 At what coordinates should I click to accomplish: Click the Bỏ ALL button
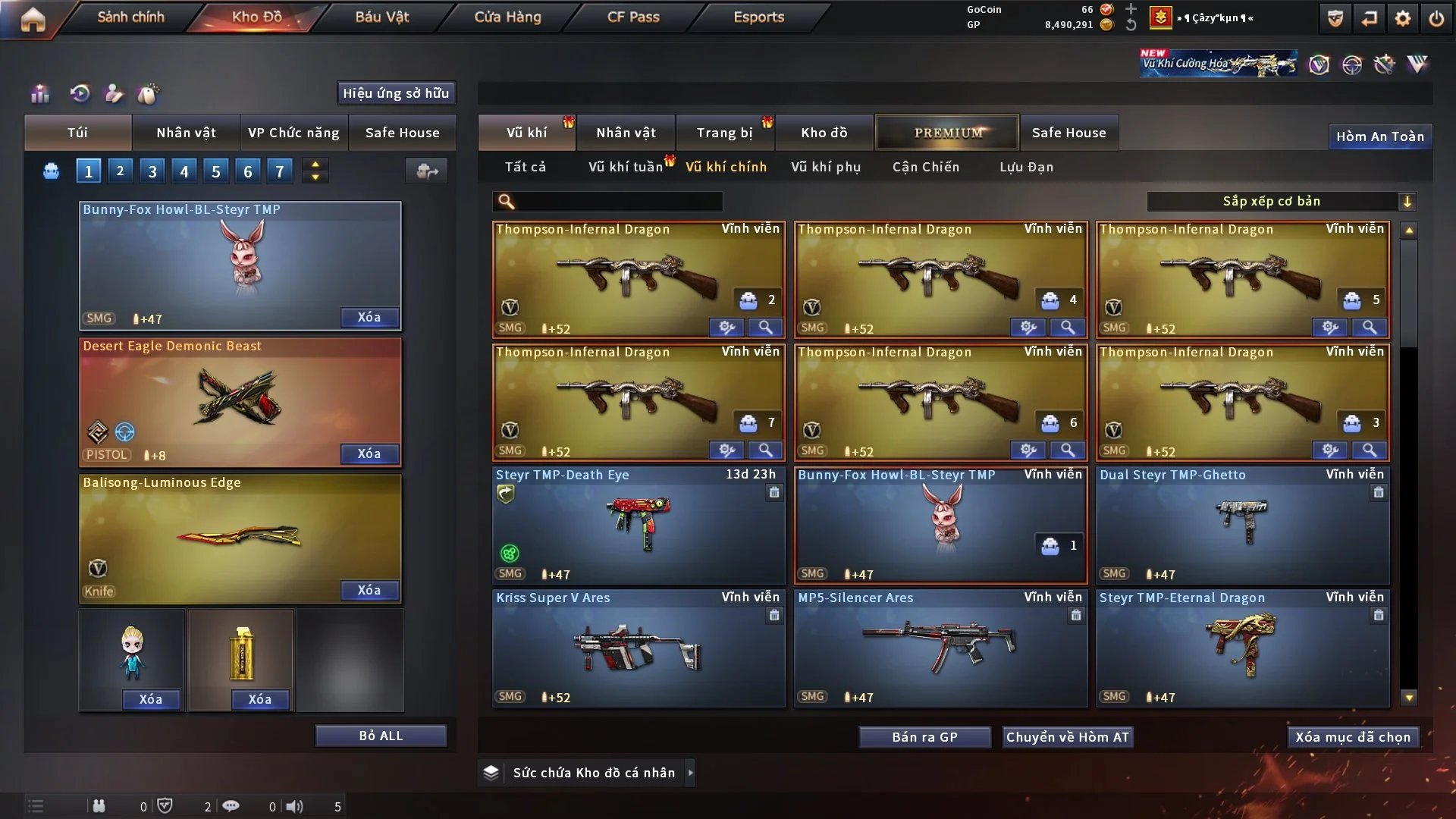point(381,736)
